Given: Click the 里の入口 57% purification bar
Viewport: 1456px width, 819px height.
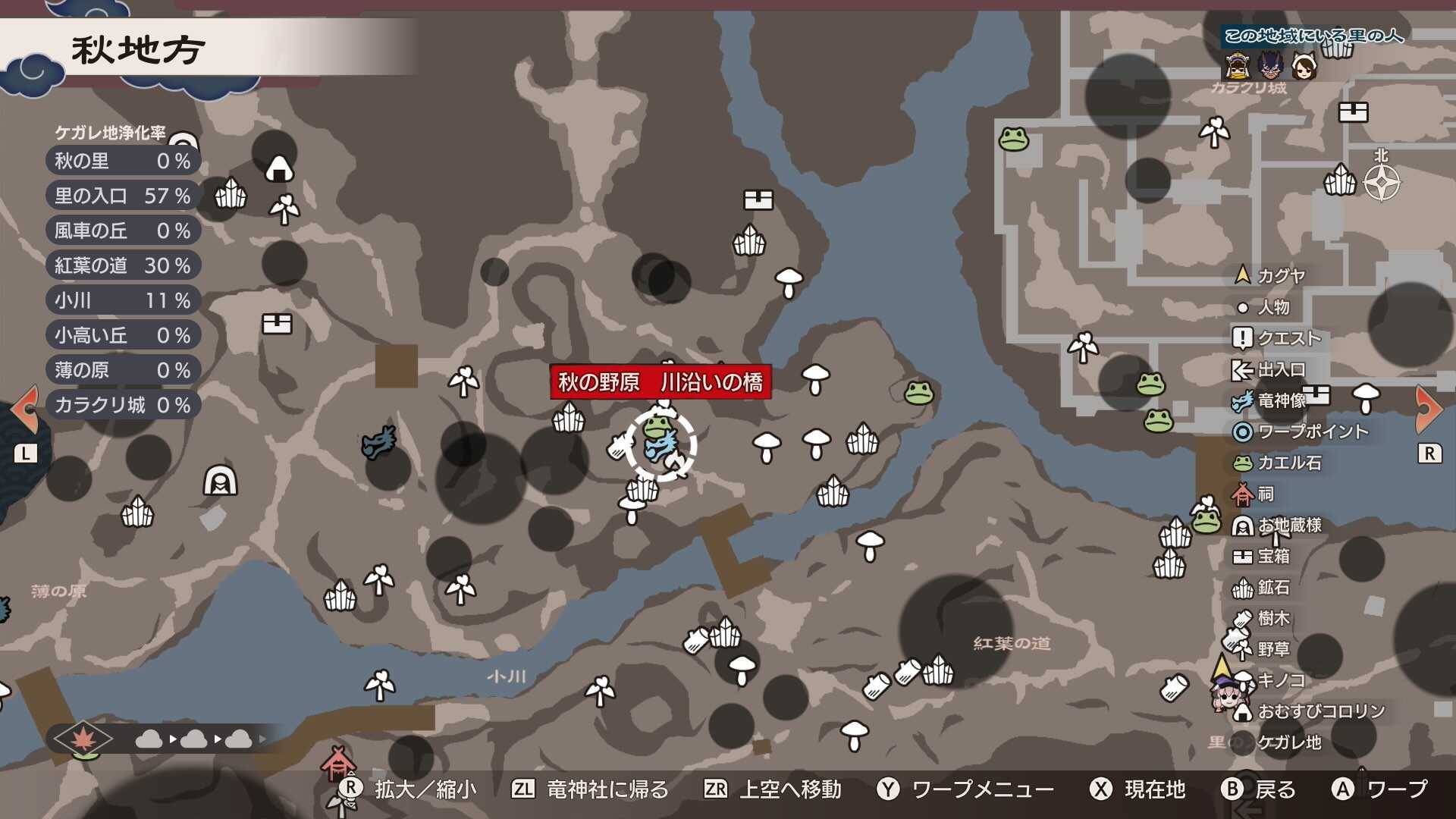Looking at the screenshot, I should pyautogui.click(x=121, y=196).
